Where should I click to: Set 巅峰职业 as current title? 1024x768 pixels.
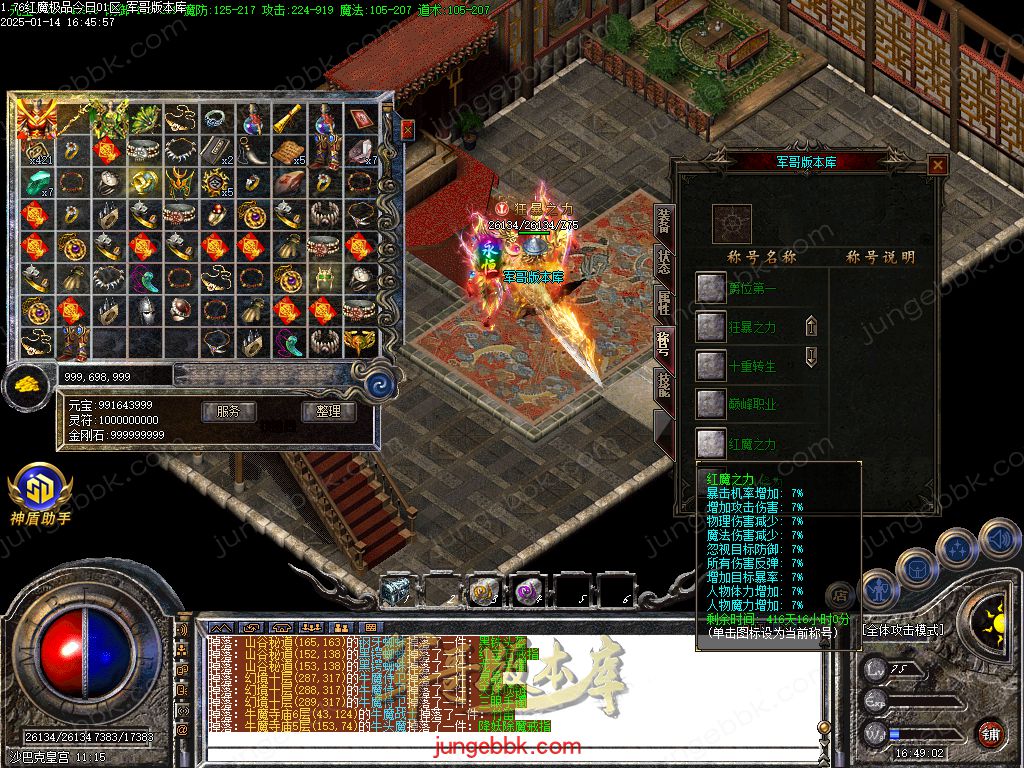coord(711,404)
